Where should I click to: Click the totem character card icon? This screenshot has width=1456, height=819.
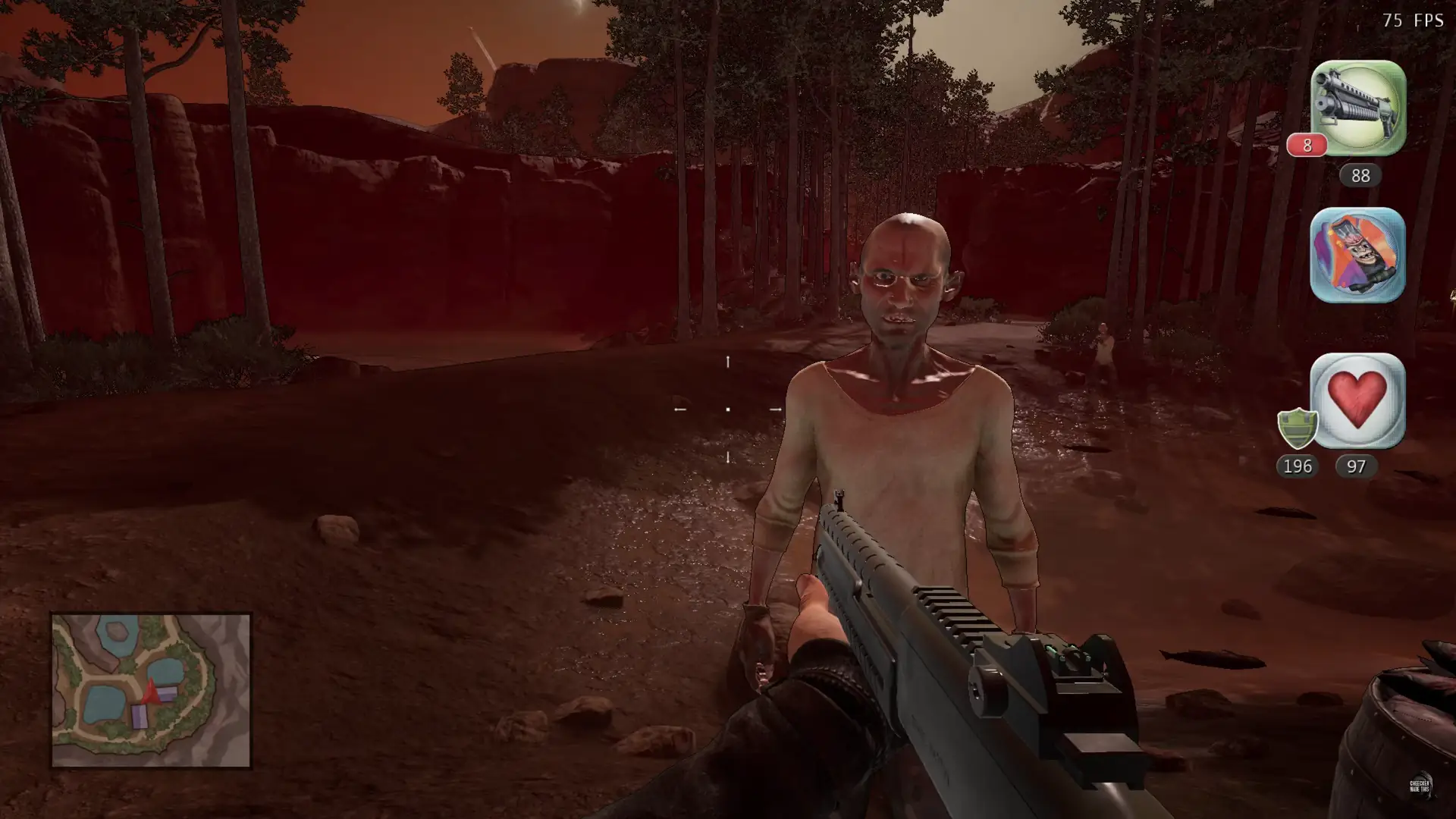1357,255
